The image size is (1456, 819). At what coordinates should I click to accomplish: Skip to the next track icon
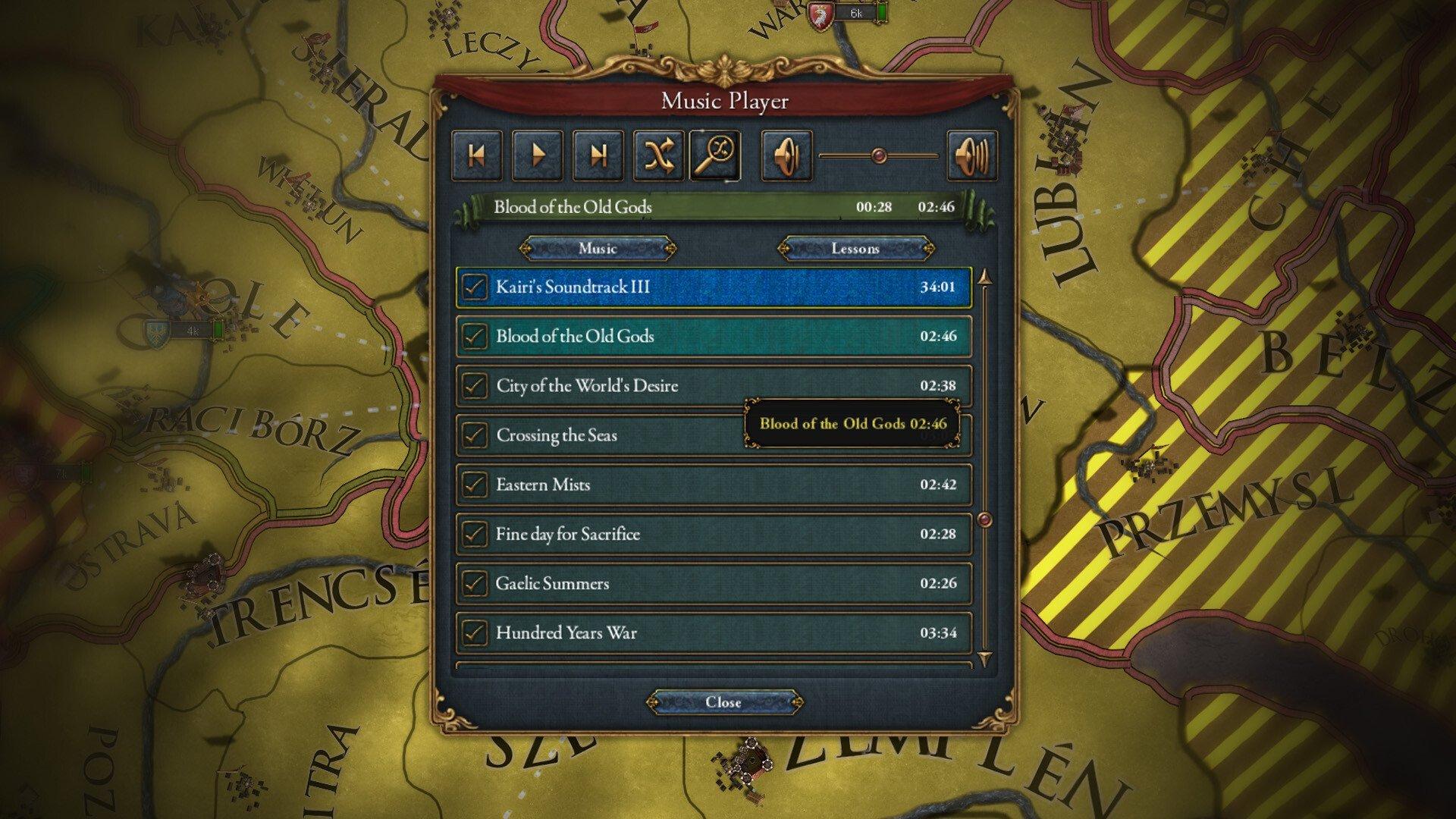(x=598, y=155)
